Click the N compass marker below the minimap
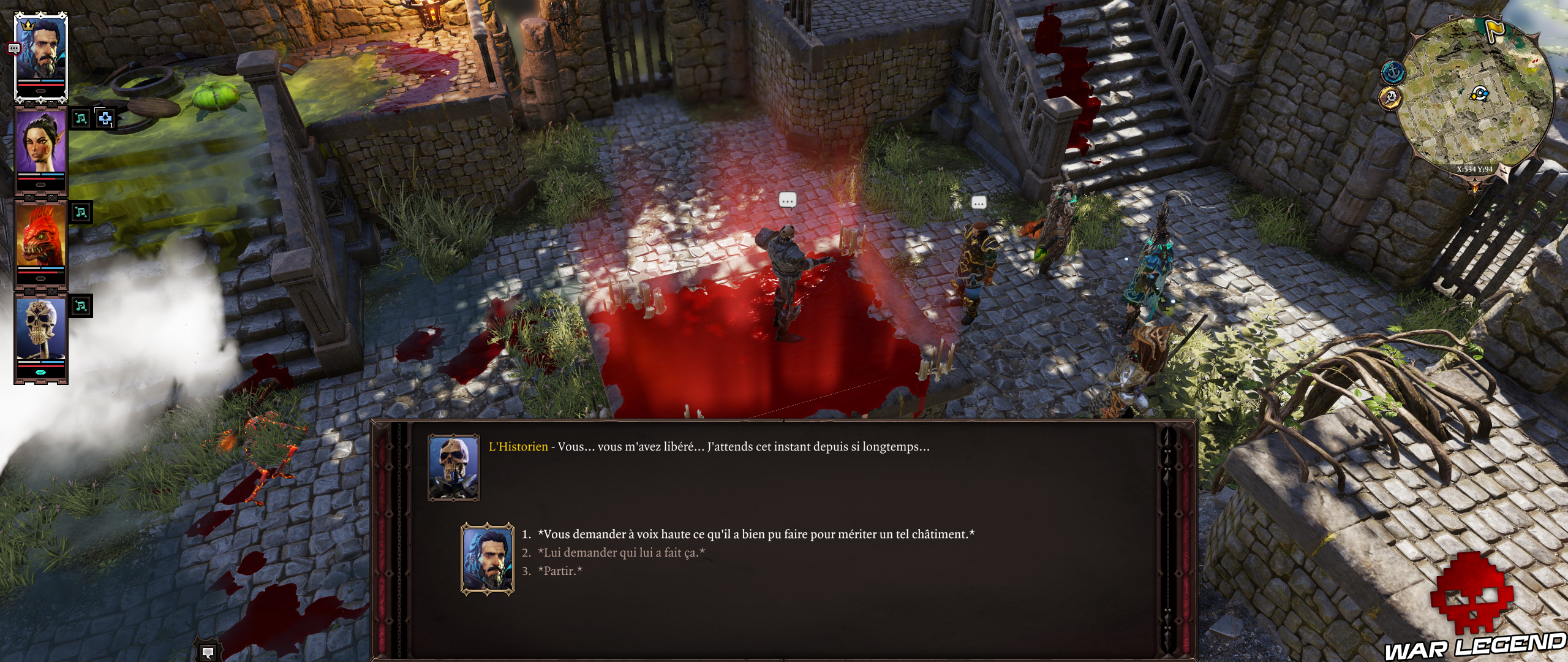This screenshot has width=1568, height=662. [x=1503, y=172]
